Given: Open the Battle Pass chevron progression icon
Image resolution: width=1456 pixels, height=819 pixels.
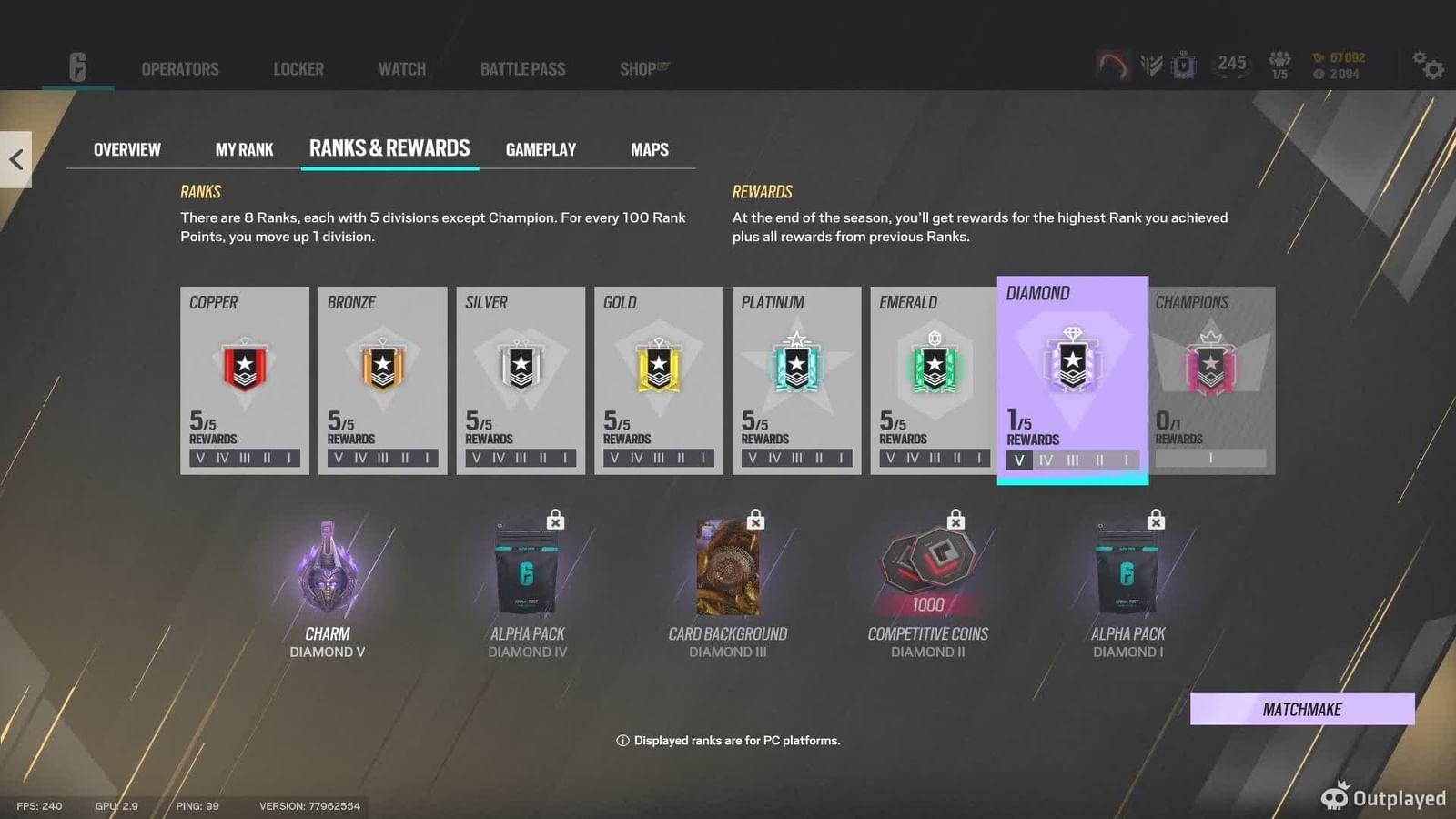Looking at the screenshot, I should click(1151, 65).
